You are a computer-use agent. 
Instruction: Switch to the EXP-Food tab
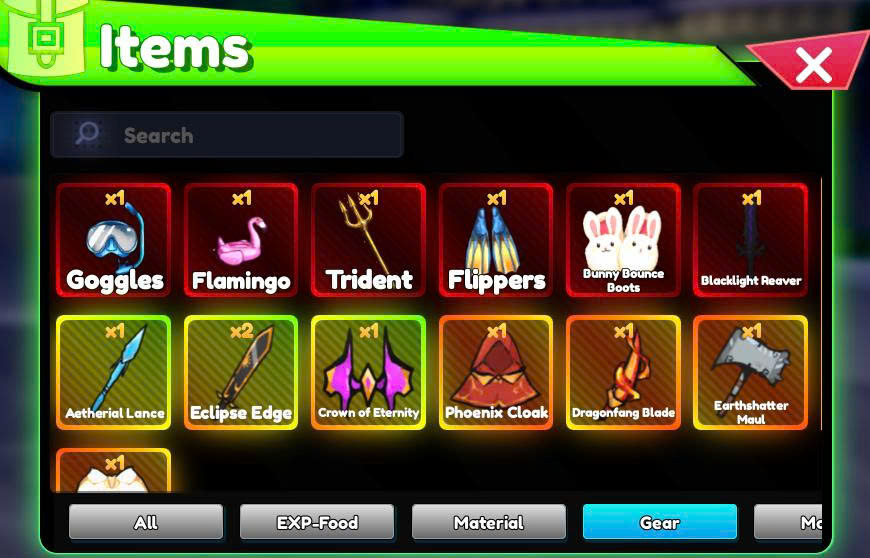[x=317, y=522]
